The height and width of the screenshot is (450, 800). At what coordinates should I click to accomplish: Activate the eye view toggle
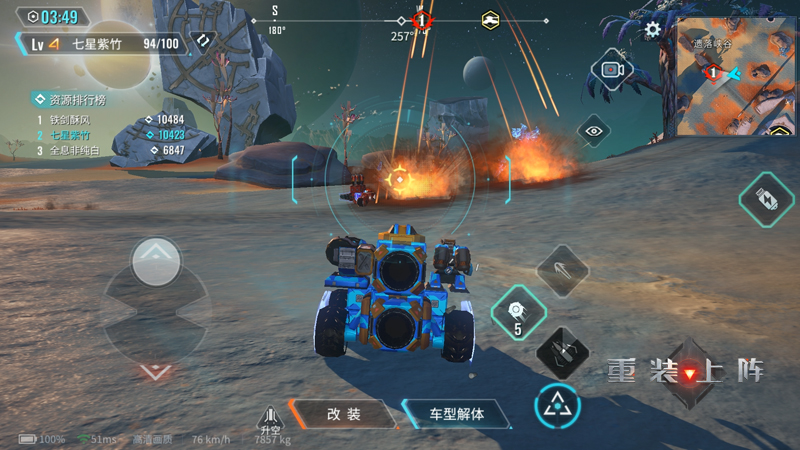[594, 130]
